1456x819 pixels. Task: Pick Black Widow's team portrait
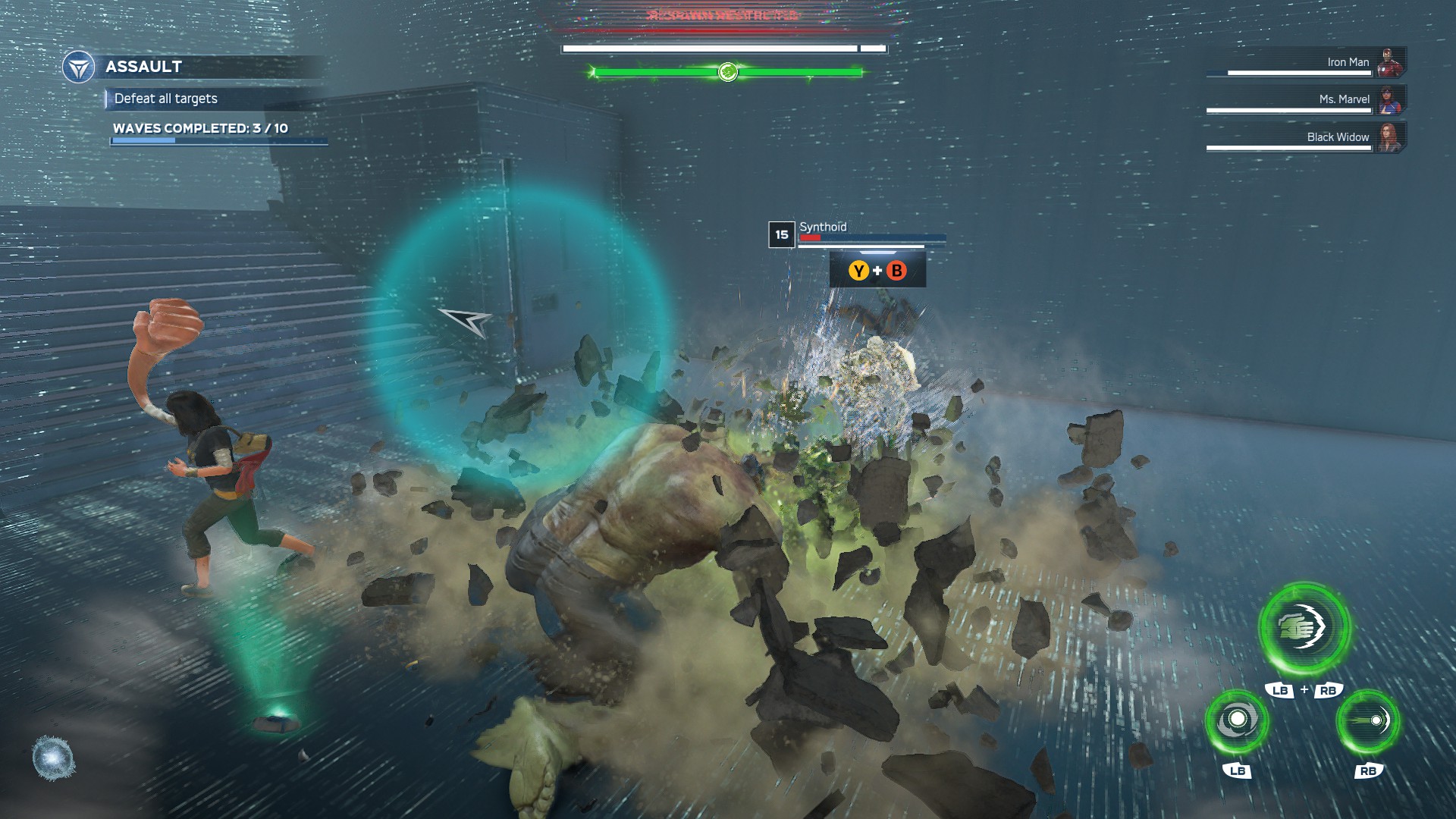pyautogui.click(x=1391, y=137)
